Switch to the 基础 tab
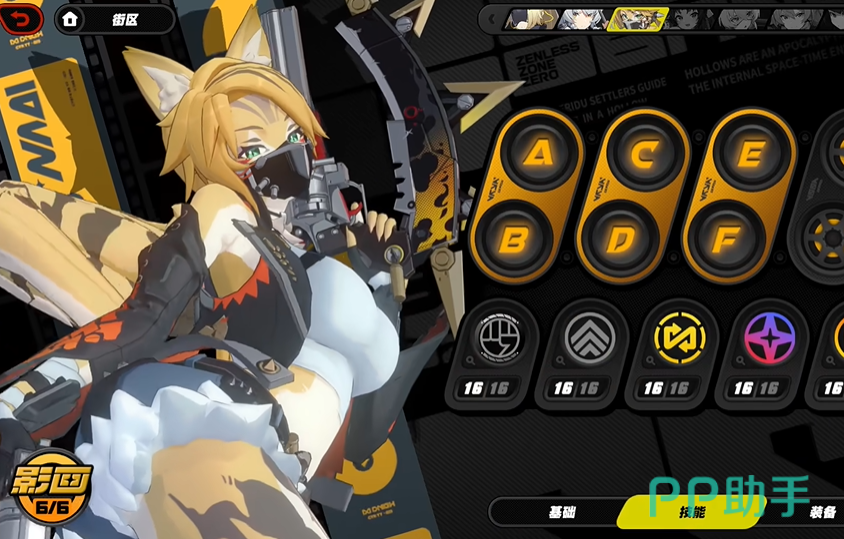 click(x=562, y=512)
